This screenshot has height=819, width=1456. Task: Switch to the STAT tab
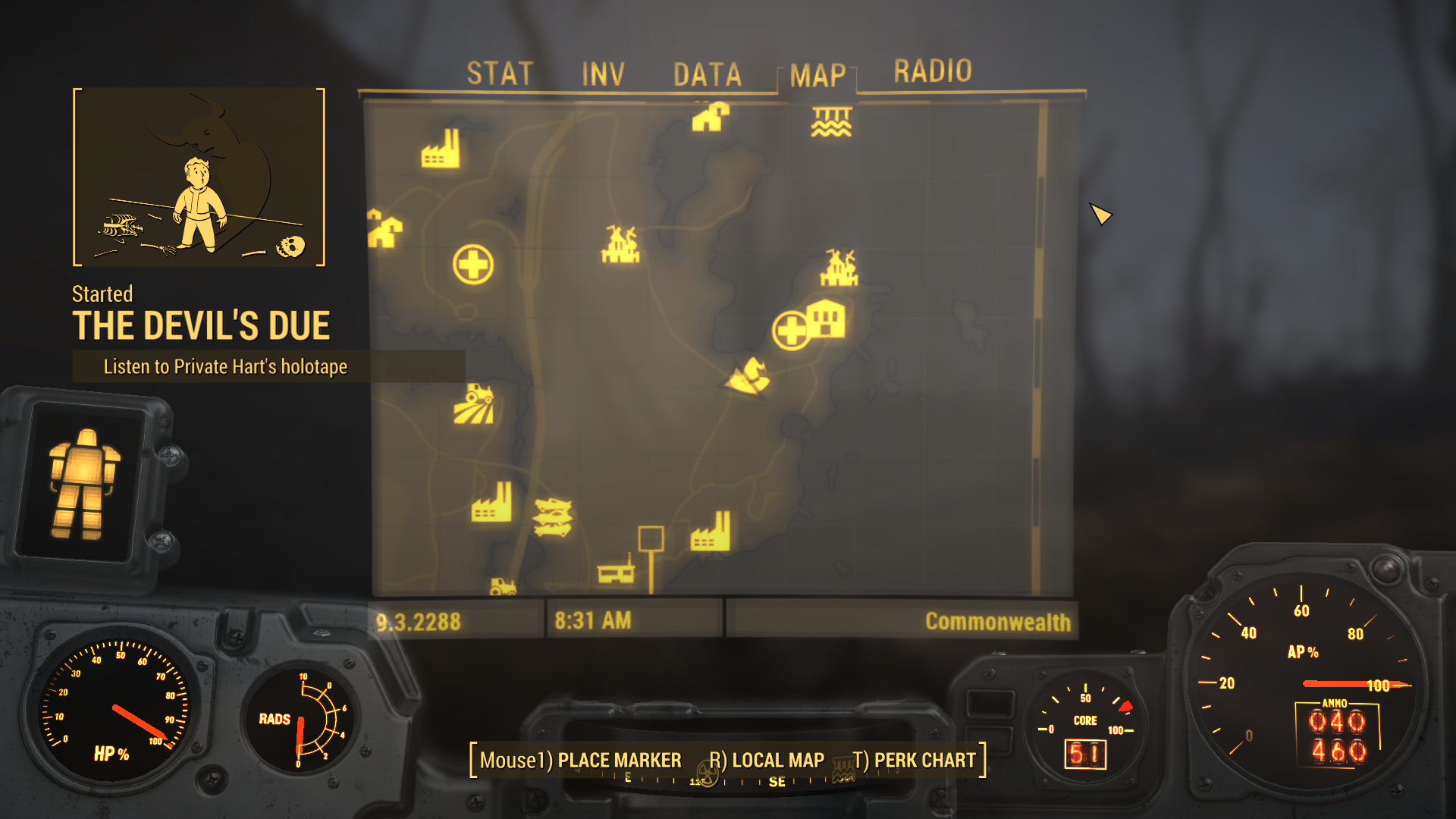pos(500,74)
